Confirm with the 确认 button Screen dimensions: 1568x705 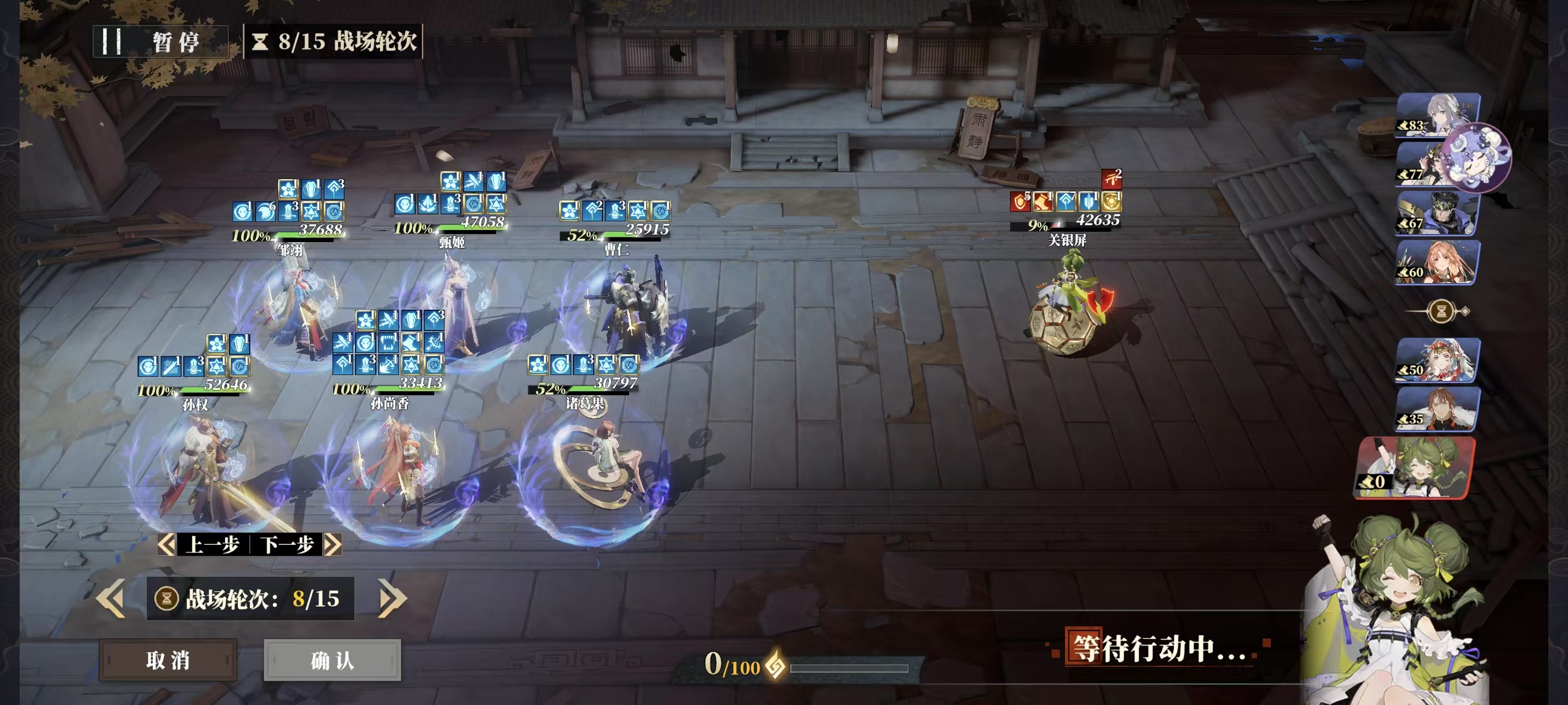click(x=332, y=660)
